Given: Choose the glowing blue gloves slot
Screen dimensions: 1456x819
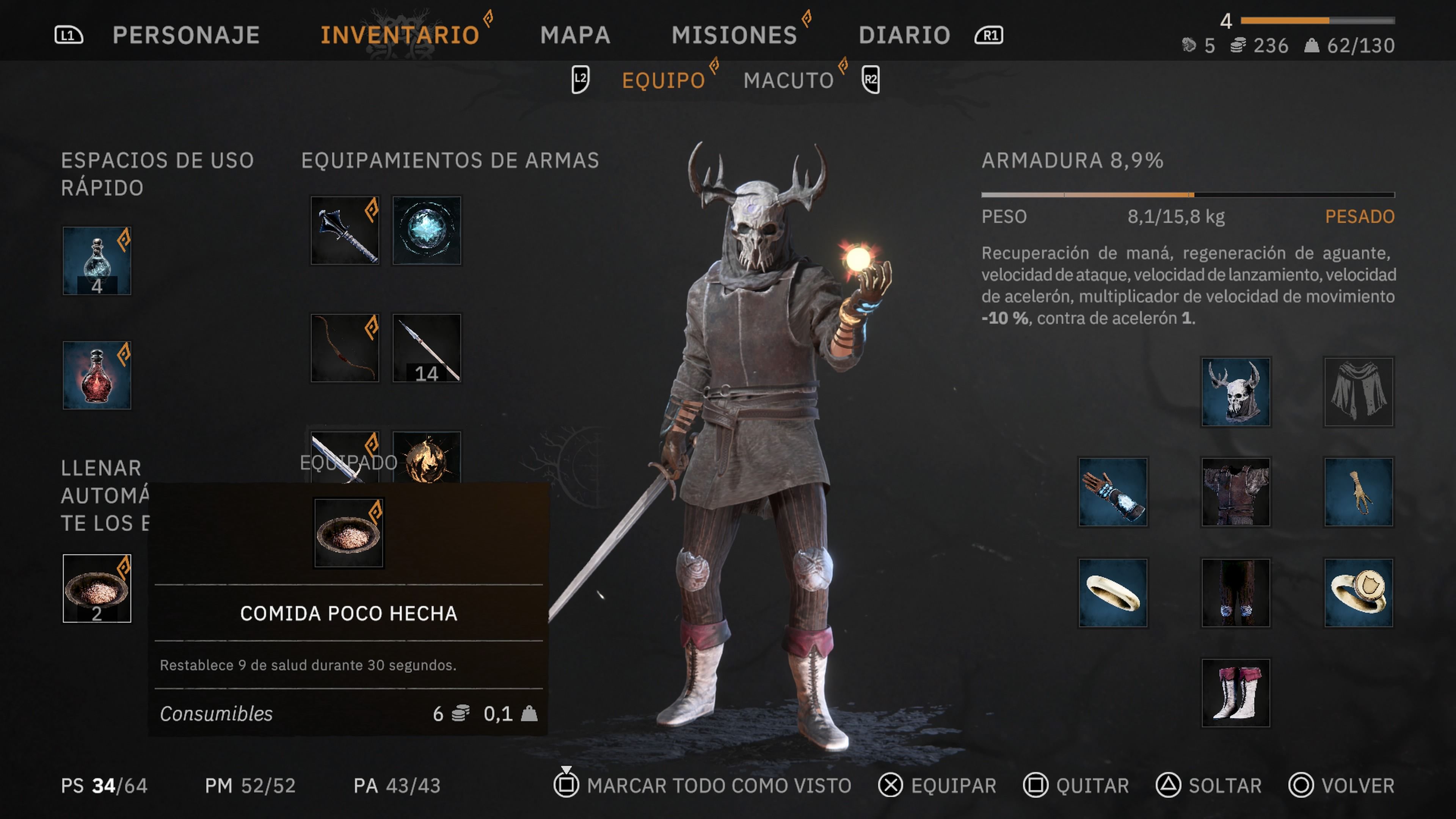Looking at the screenshot, I should pyautogui.click(x=1112, y=492).
